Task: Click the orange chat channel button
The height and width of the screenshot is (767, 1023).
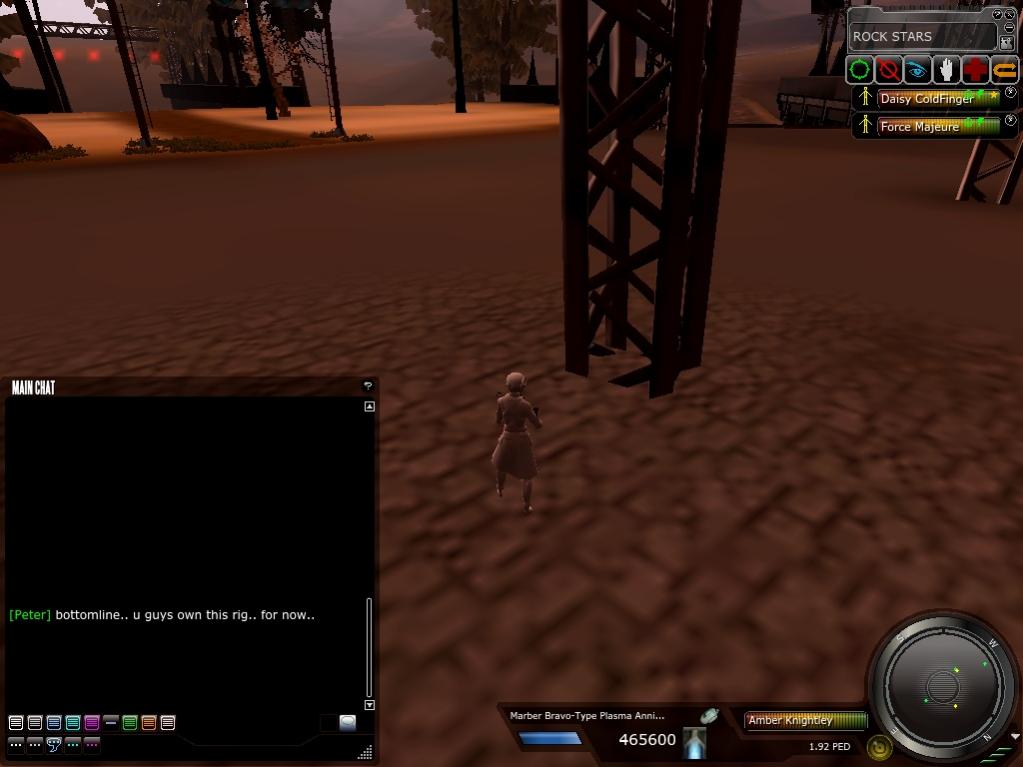Action: [x=149, y=723]
